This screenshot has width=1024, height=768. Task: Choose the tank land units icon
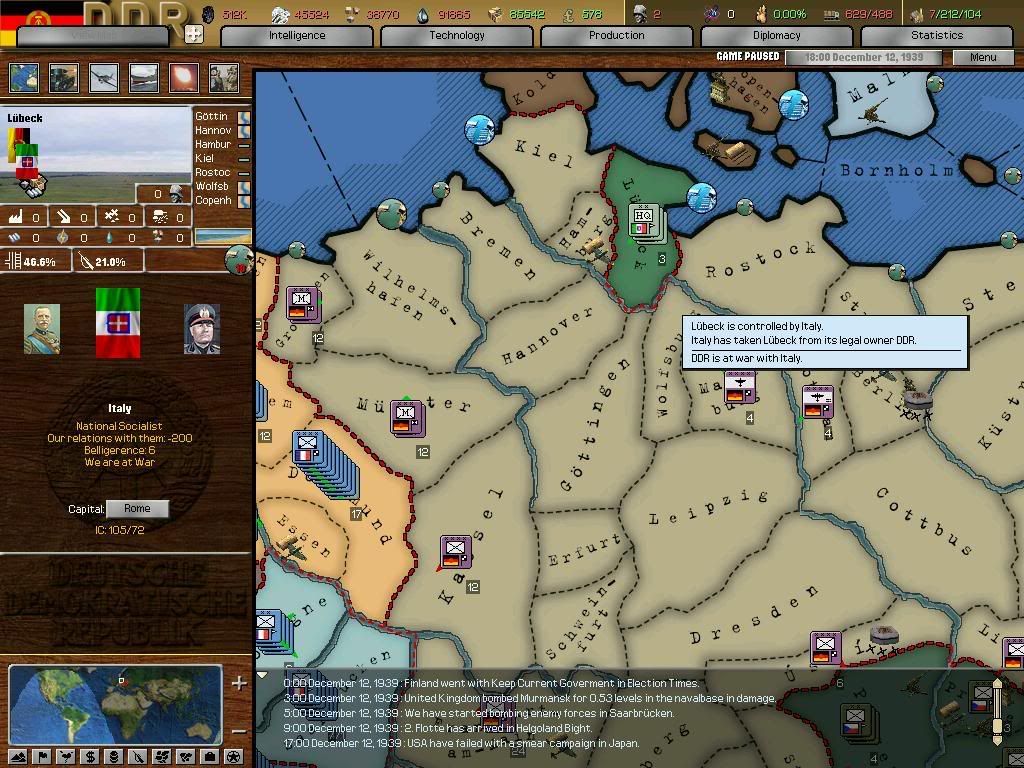64,78
